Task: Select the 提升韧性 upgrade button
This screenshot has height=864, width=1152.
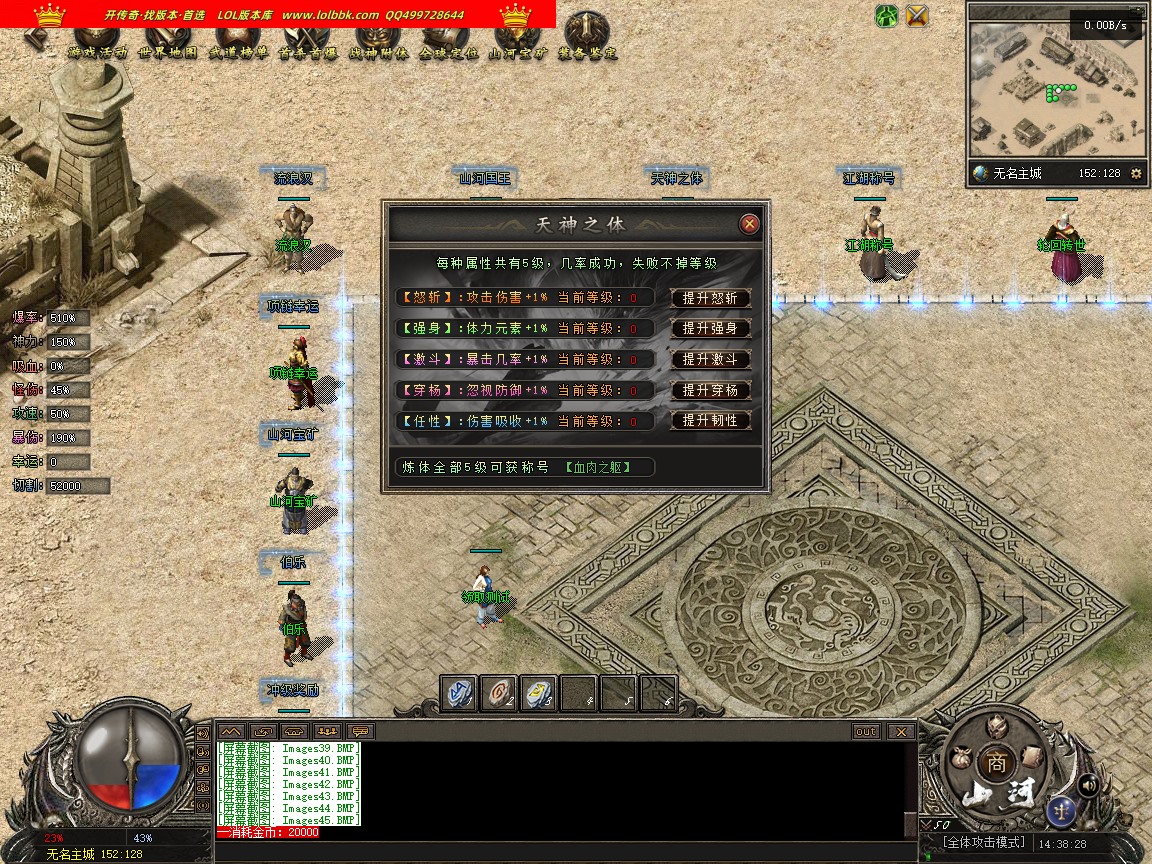Action: point(710,421)
